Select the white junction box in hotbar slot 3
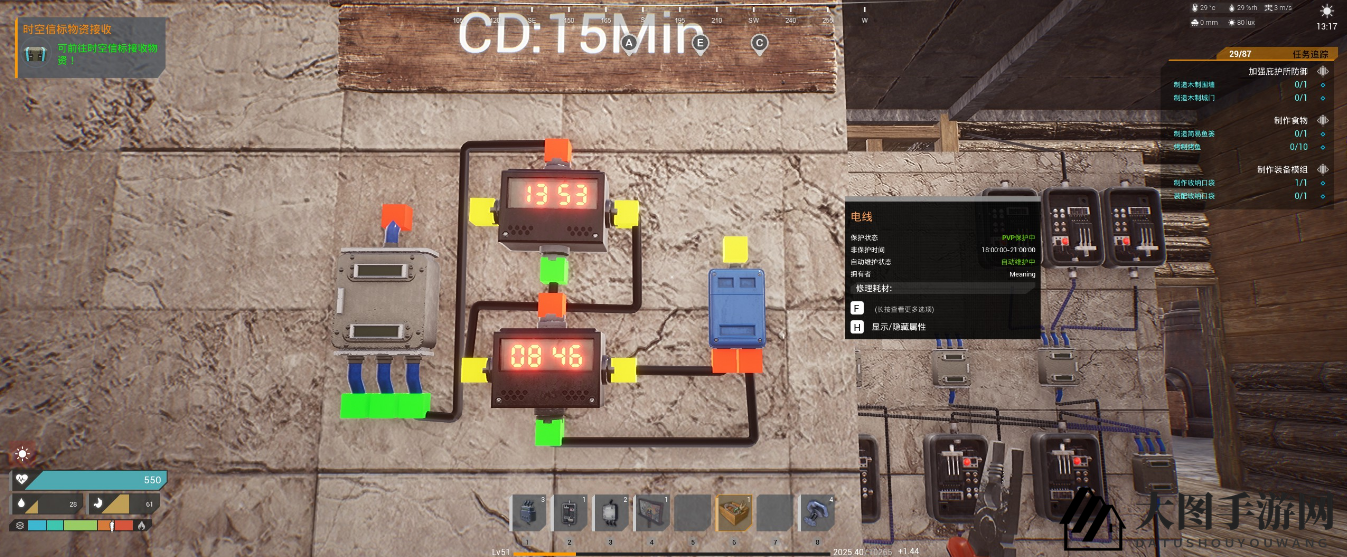Screen dimensions: 1347x557 pos(610,513)
